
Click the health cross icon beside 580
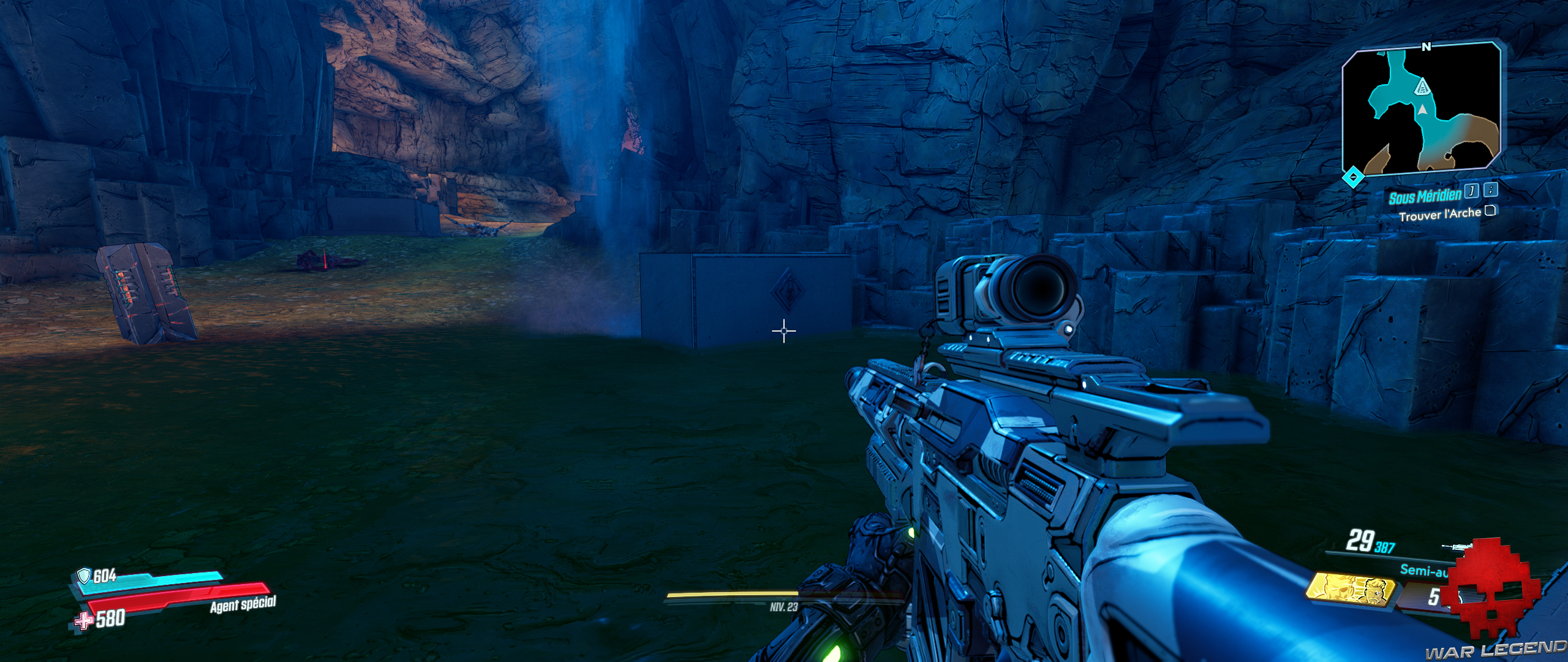coord(83,623)
